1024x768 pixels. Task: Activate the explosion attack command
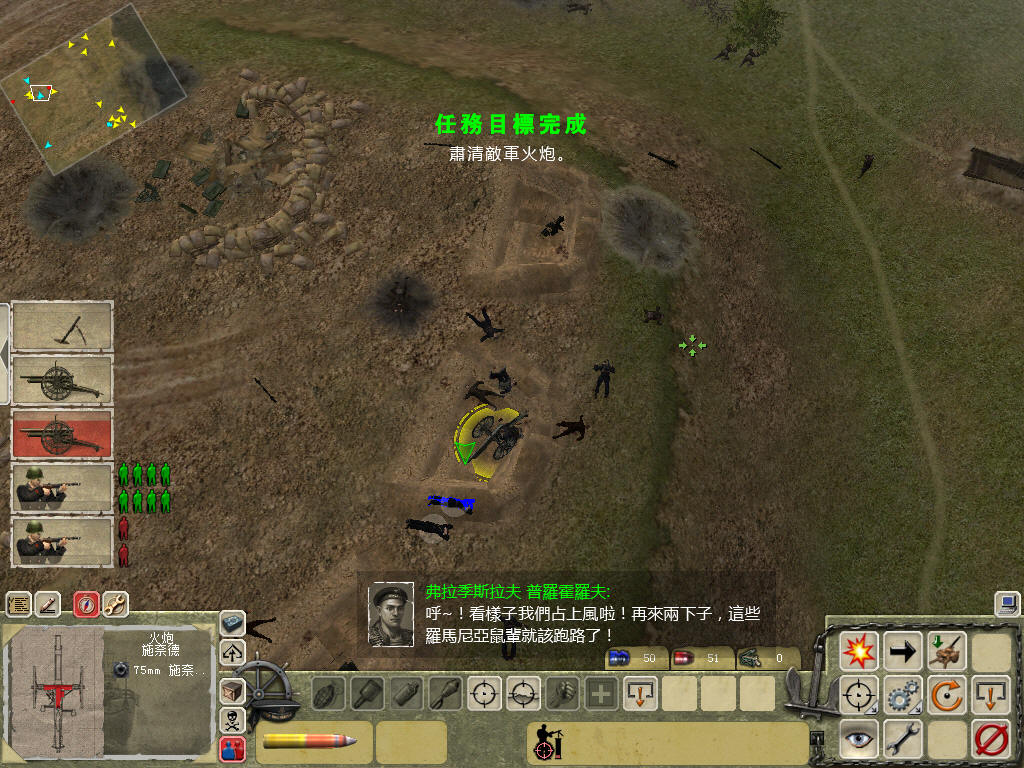tap(859, 651)
